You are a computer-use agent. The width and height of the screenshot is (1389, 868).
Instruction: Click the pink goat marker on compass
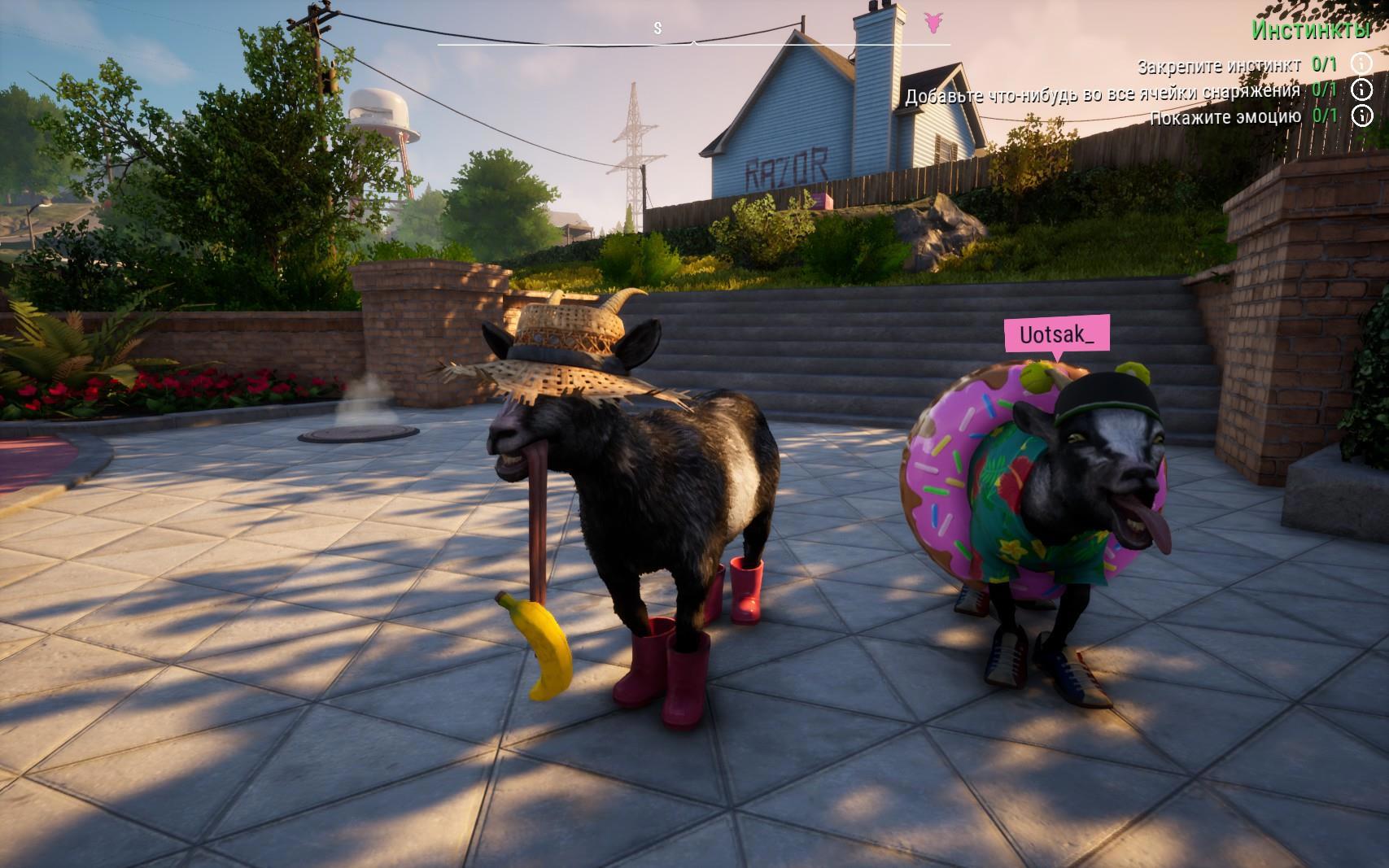point(933,22)
